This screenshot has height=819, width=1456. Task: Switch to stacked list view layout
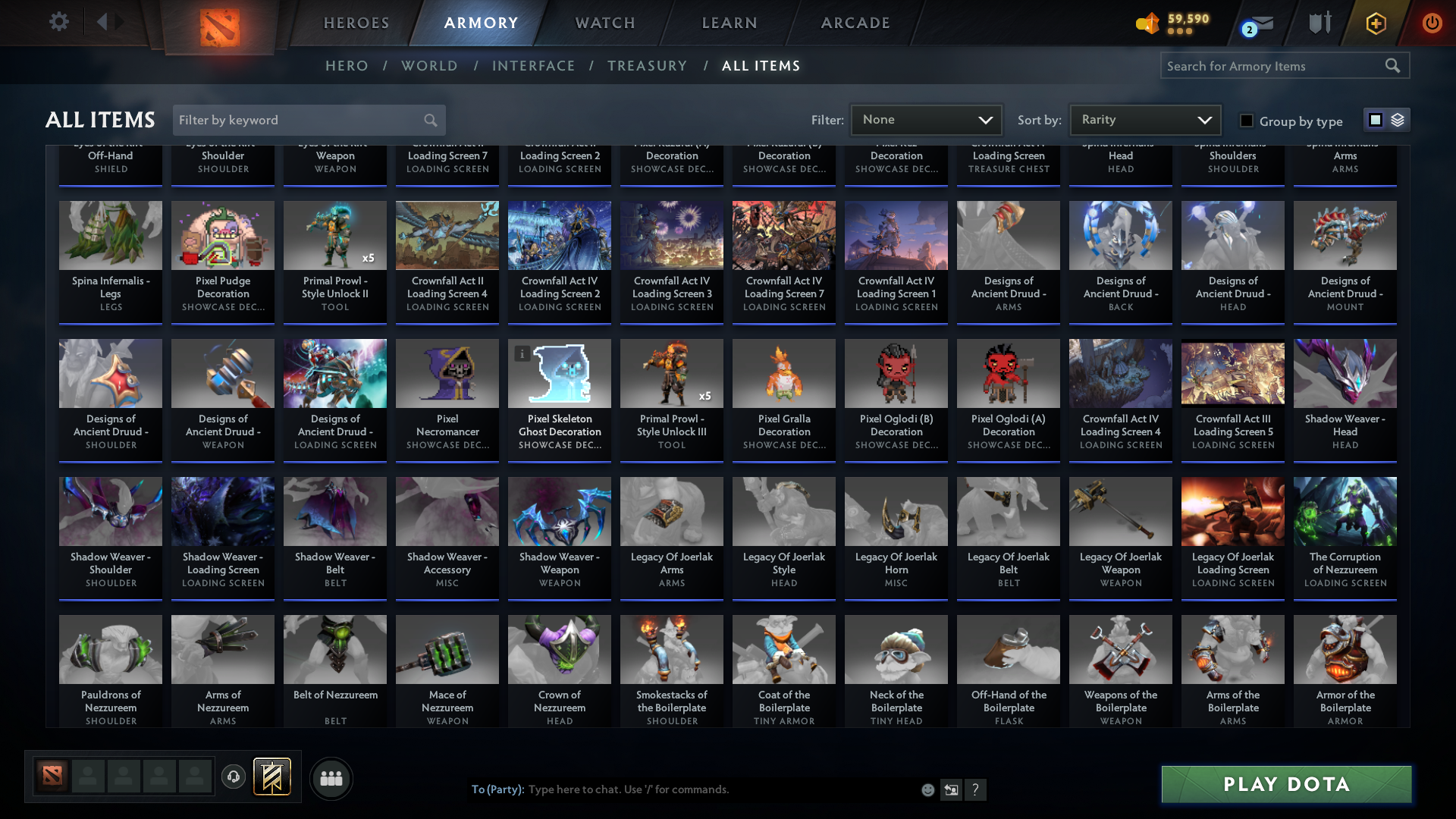1396,120
